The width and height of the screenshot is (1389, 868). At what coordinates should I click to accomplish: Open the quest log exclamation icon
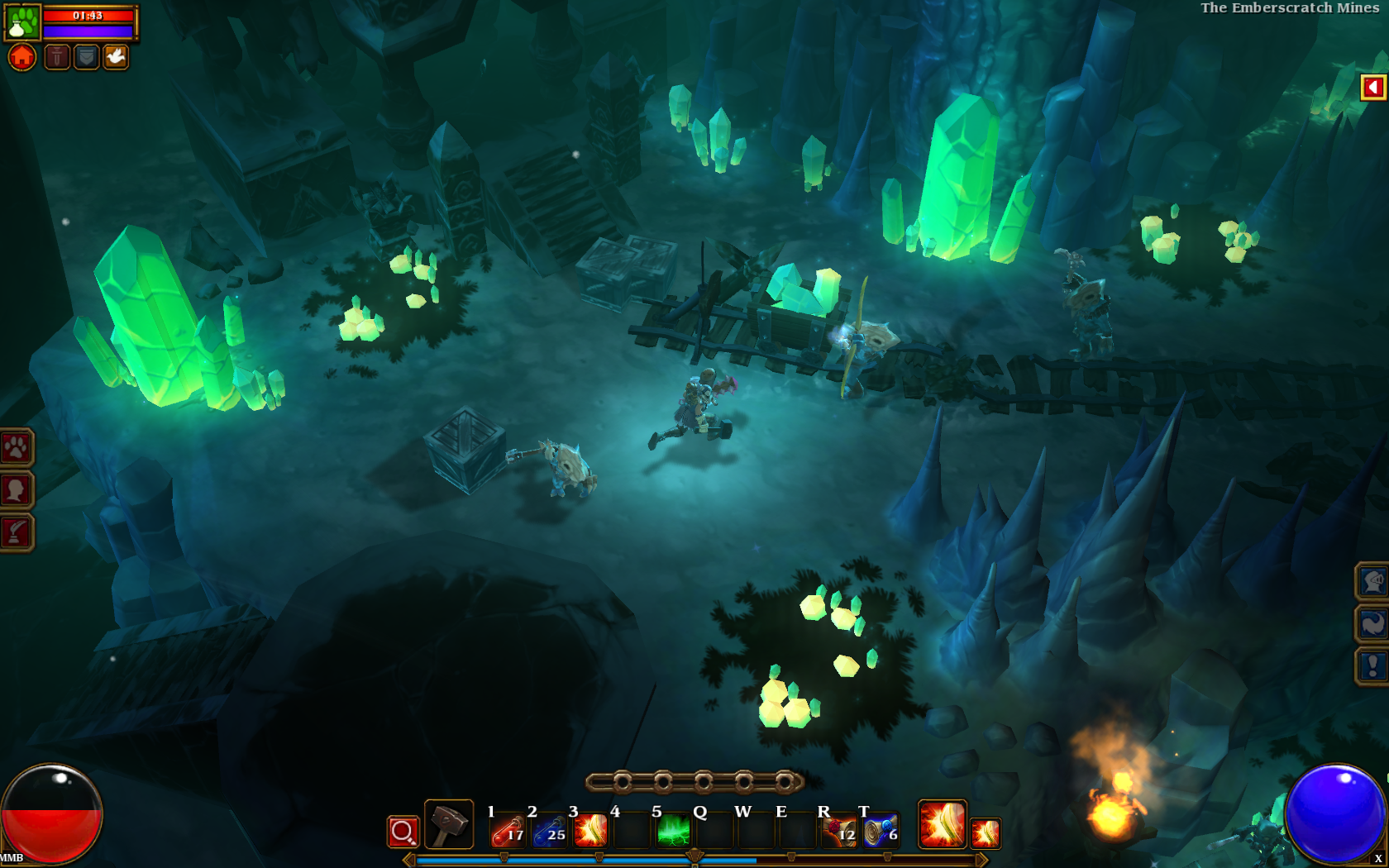point(1372,666)
